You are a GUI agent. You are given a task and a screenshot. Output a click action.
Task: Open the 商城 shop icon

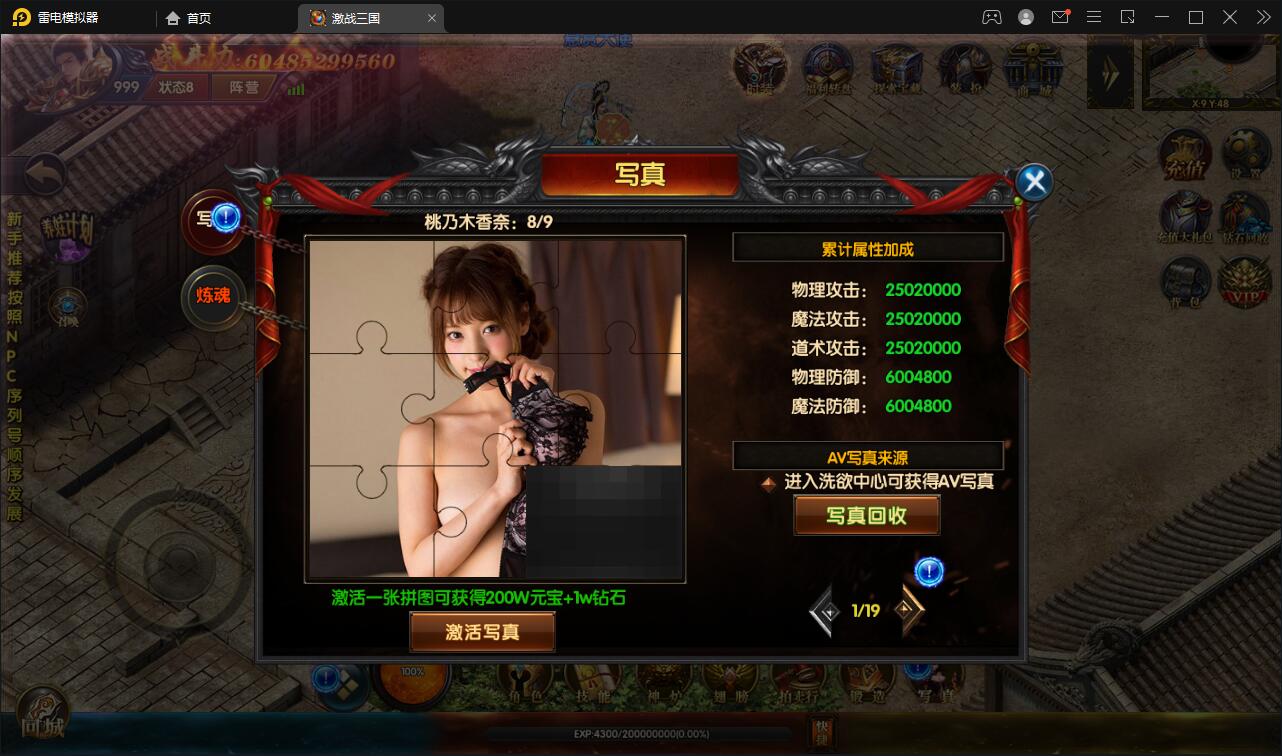click(1032, 70)
